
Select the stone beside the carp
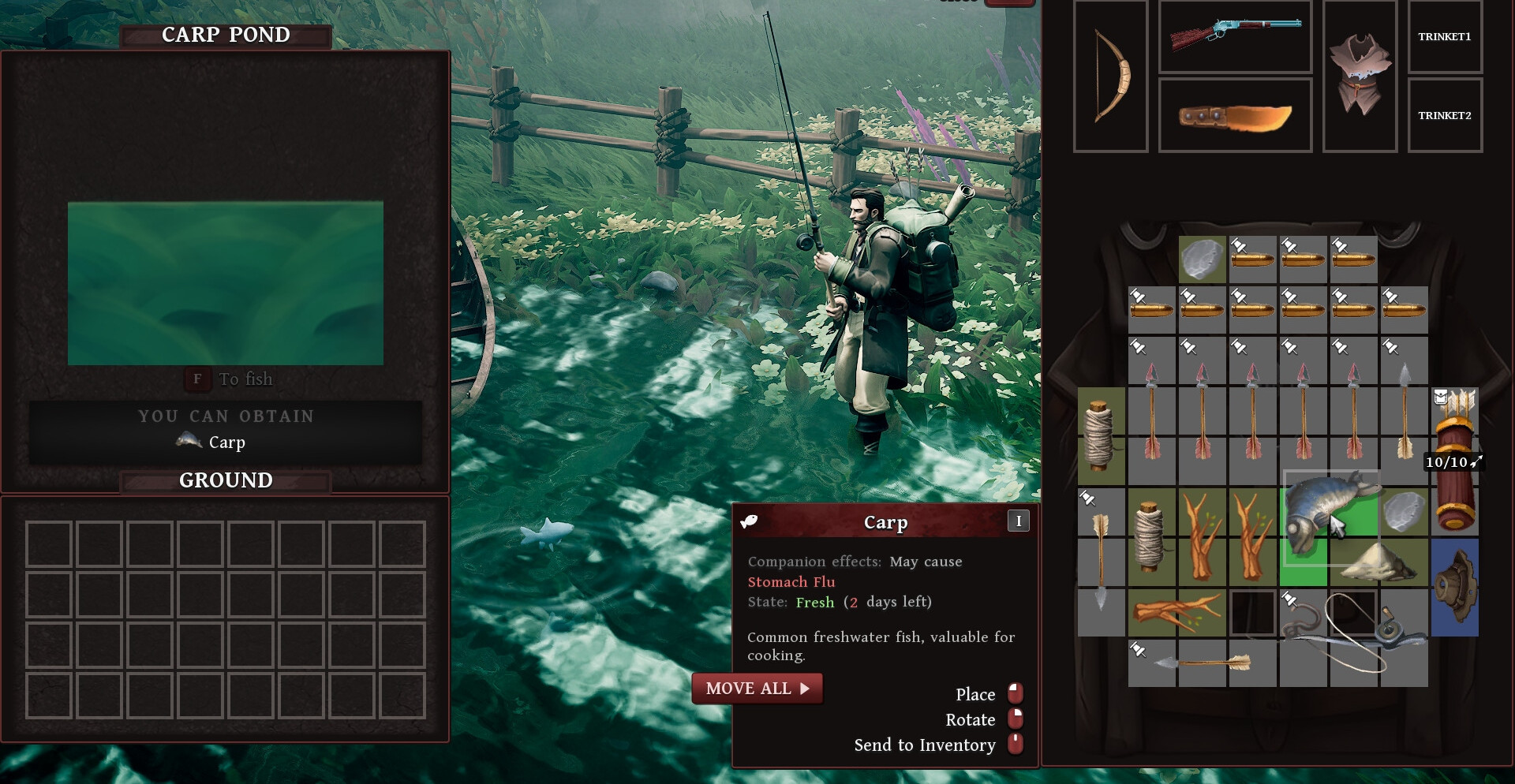[1405, 512]
